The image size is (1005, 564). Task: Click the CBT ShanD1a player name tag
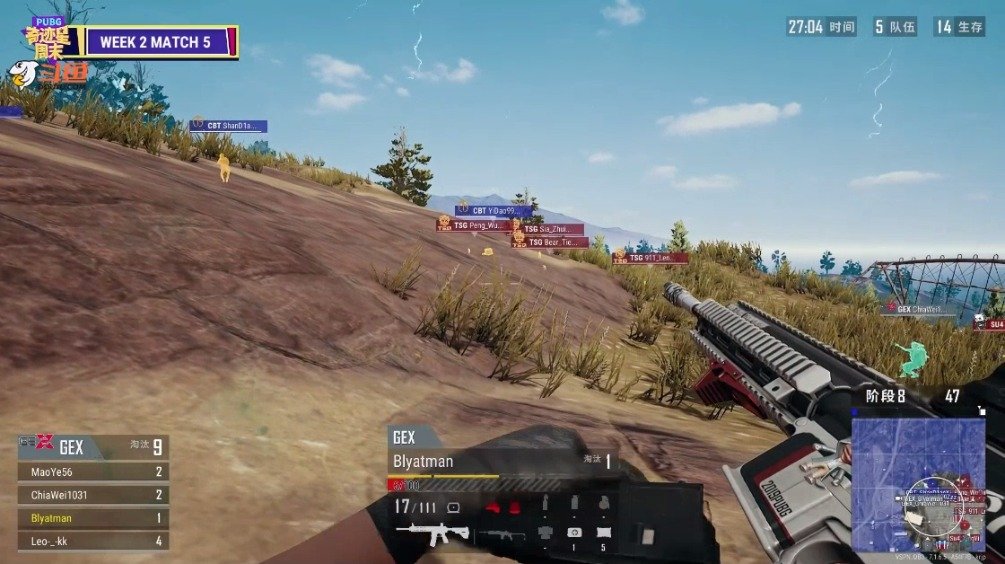[x=229, y=126]
